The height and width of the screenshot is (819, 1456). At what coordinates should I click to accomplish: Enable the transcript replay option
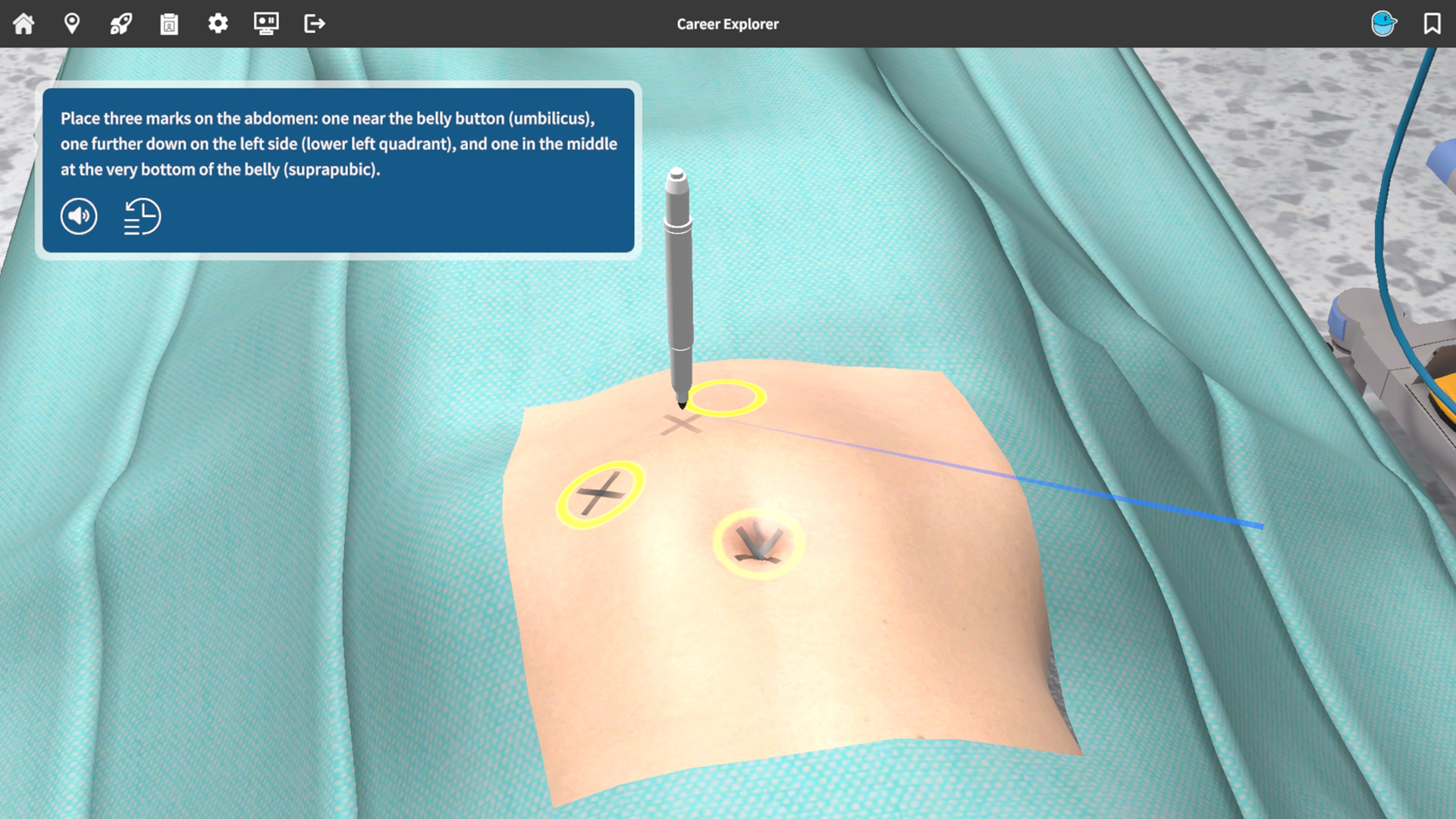(141, 216)
